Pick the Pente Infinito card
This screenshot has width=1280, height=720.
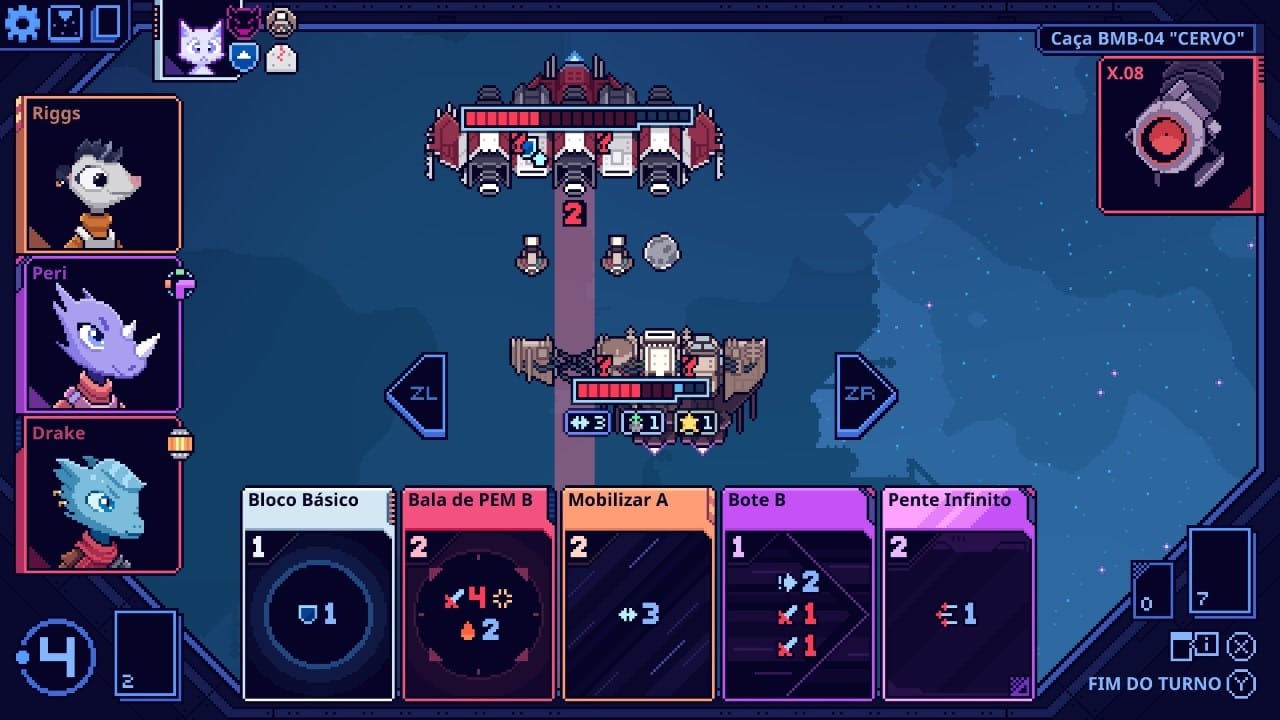[x=958, y=593]
